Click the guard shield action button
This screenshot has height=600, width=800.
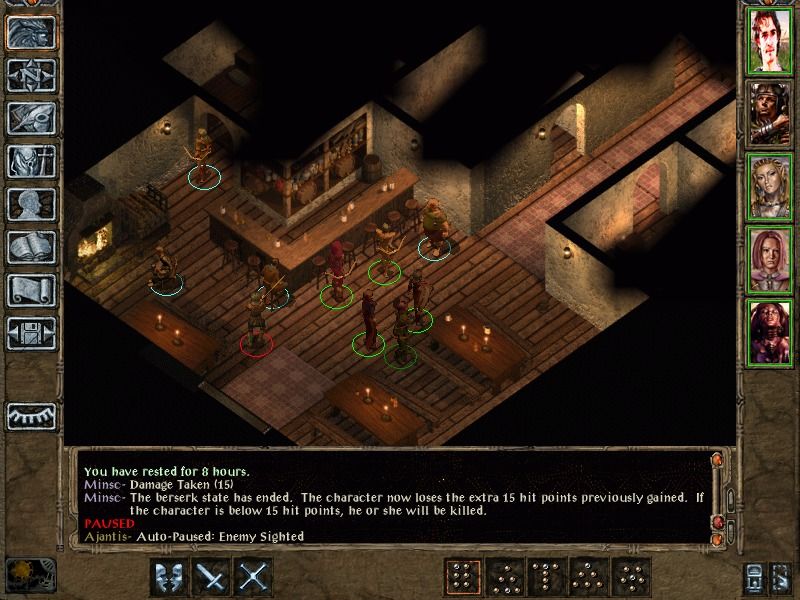[169, 577]
